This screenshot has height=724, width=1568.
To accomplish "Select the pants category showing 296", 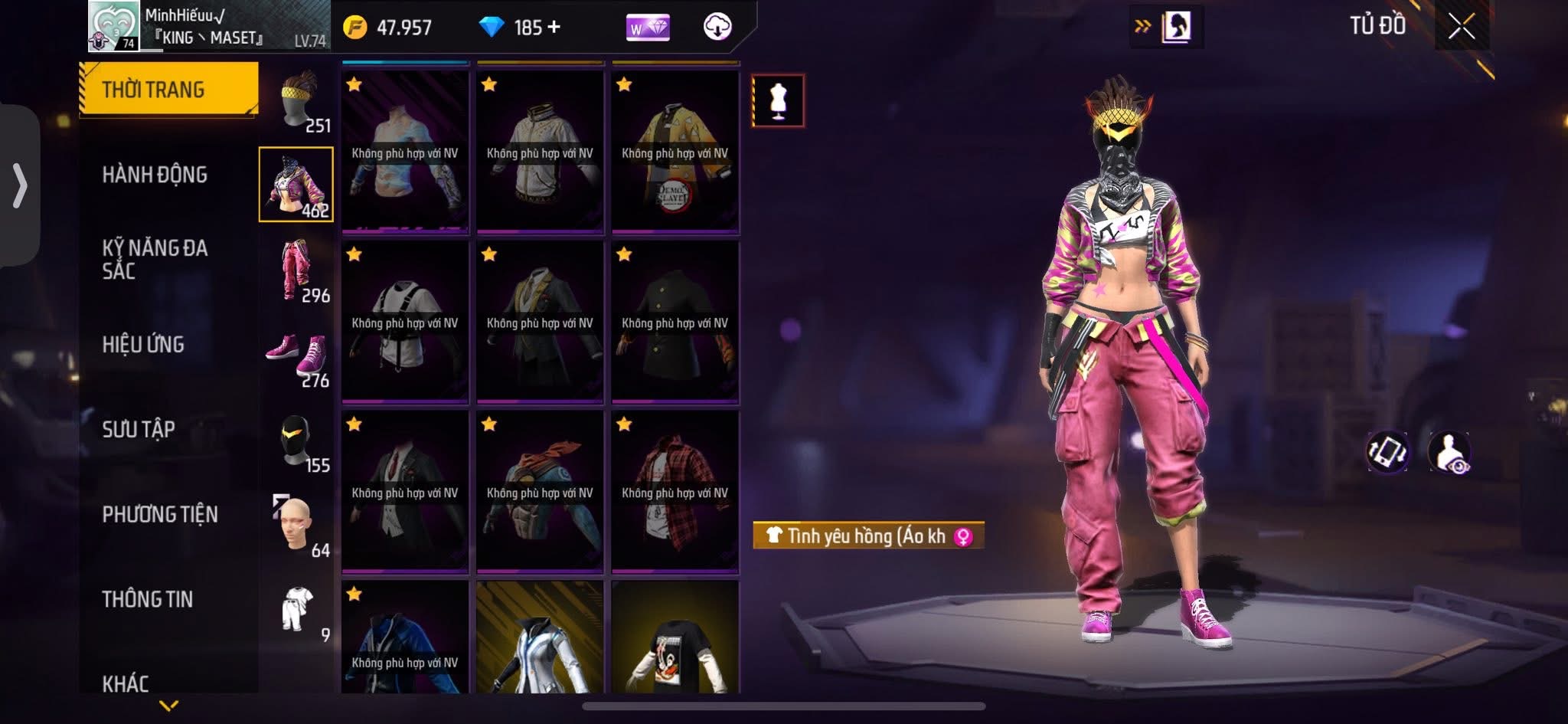I will click(x=299, y=270).
